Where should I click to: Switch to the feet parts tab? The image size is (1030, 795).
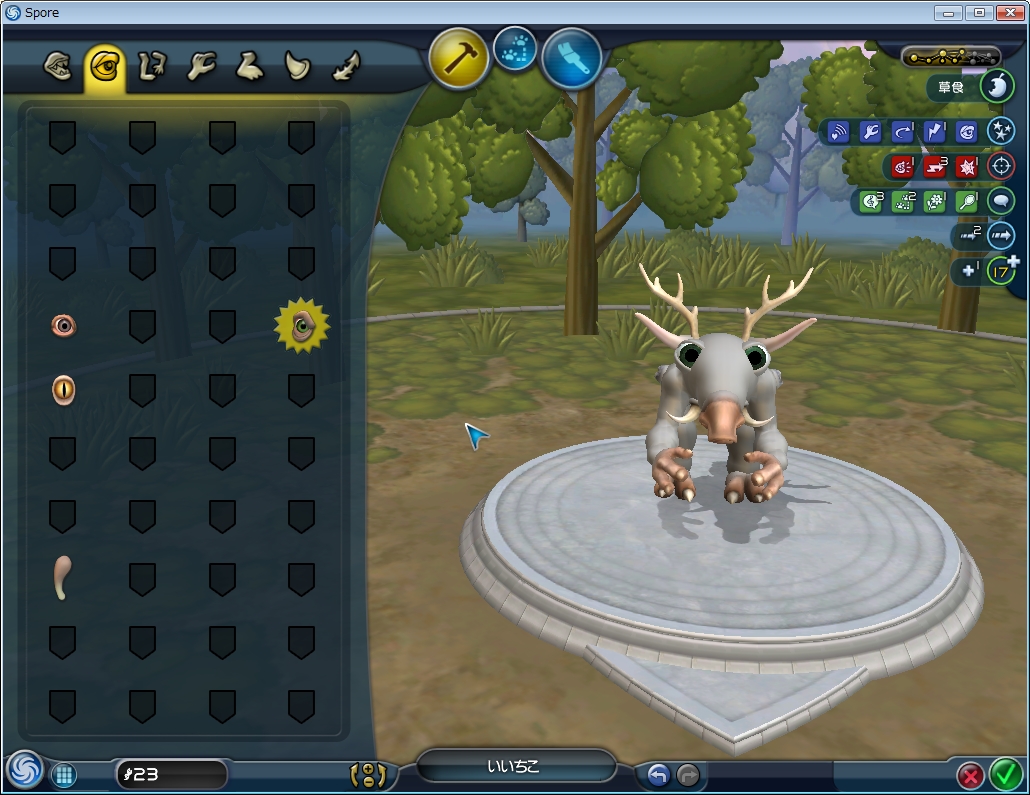click(249, 68)
